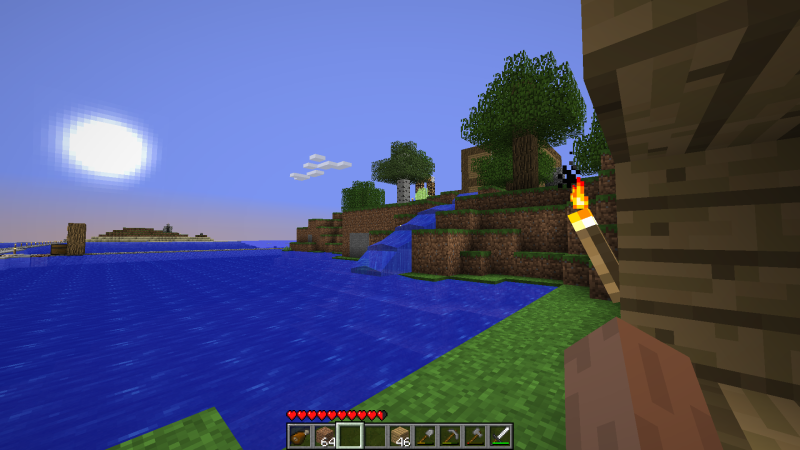The height and width of the screenshot is (450, 800).
Task: Equip the shovel from the hotbar
Action: pos(425,435)
